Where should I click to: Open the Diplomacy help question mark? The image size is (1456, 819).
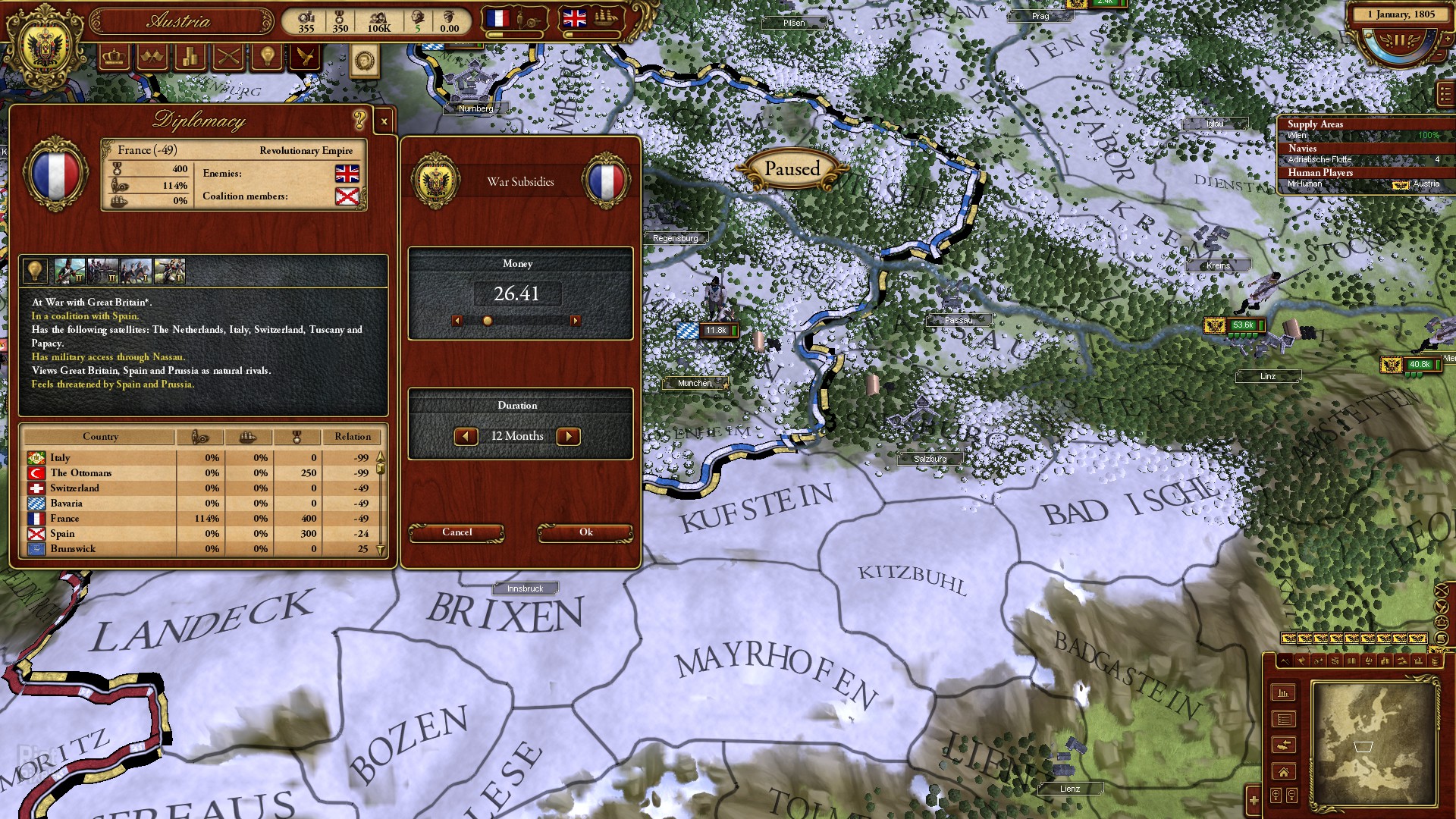(359, 119)
